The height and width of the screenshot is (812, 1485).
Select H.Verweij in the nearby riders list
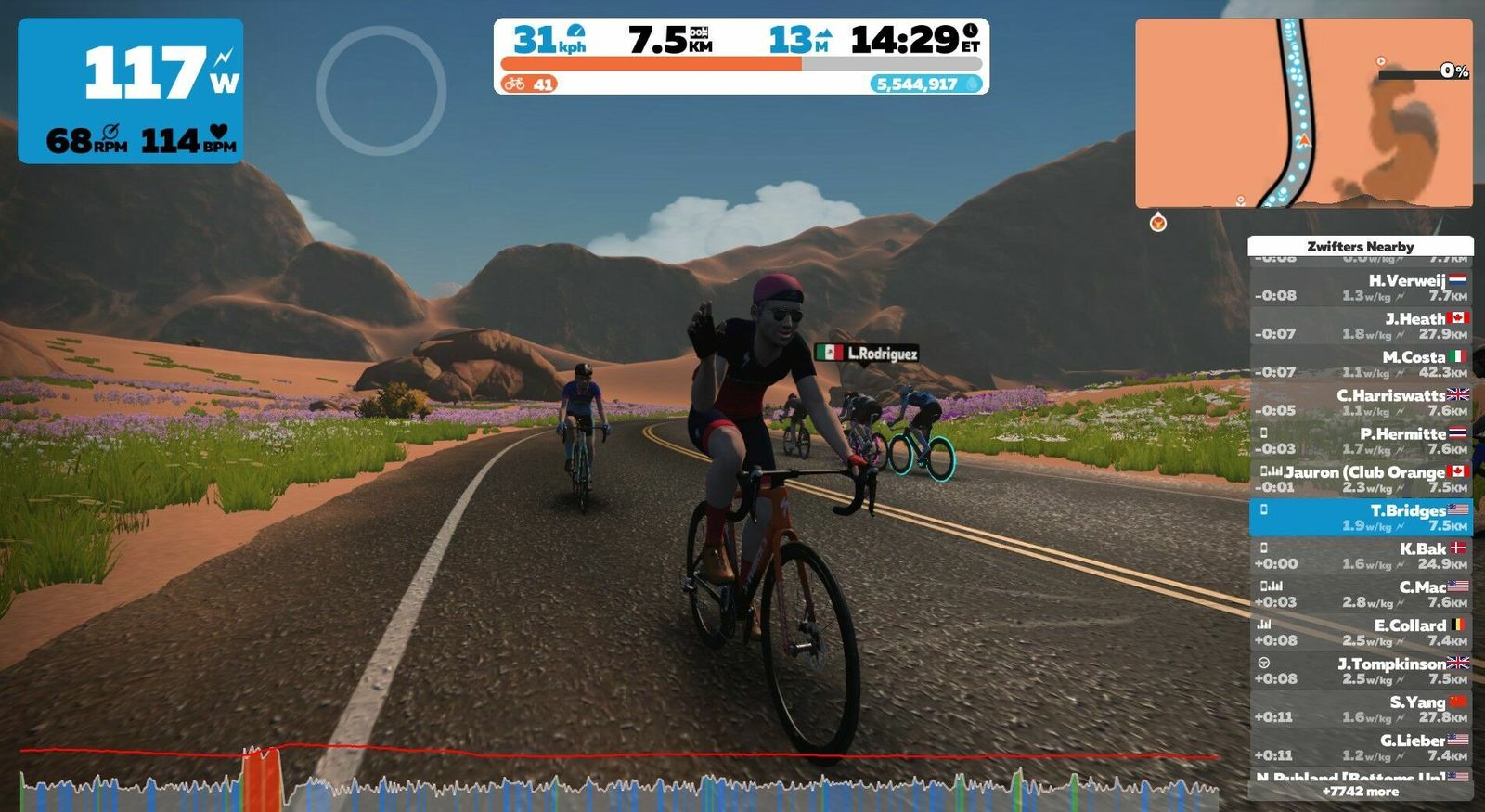click(x=1360, y=288)
